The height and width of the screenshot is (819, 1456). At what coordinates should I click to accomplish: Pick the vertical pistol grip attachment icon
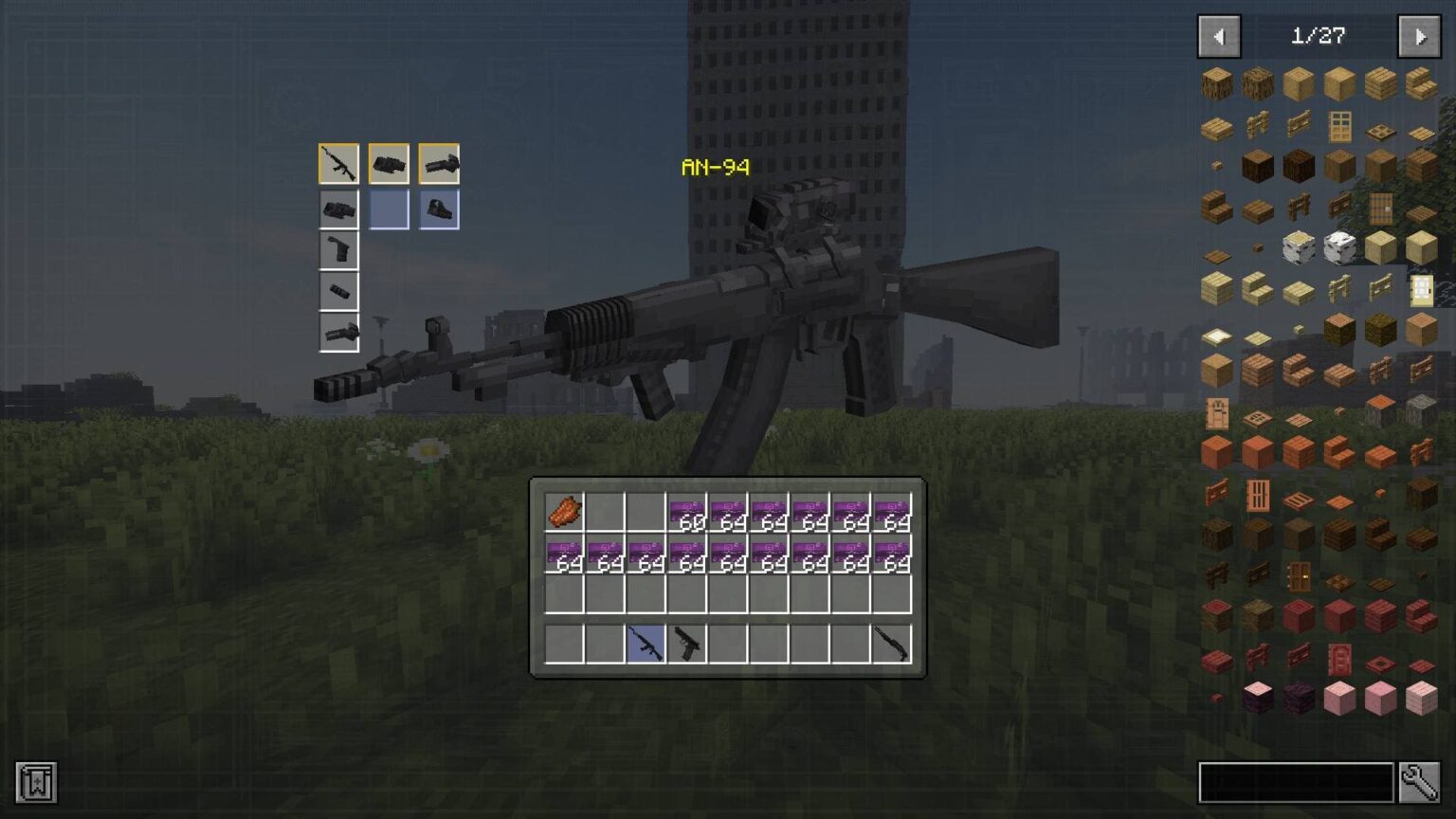339,249
